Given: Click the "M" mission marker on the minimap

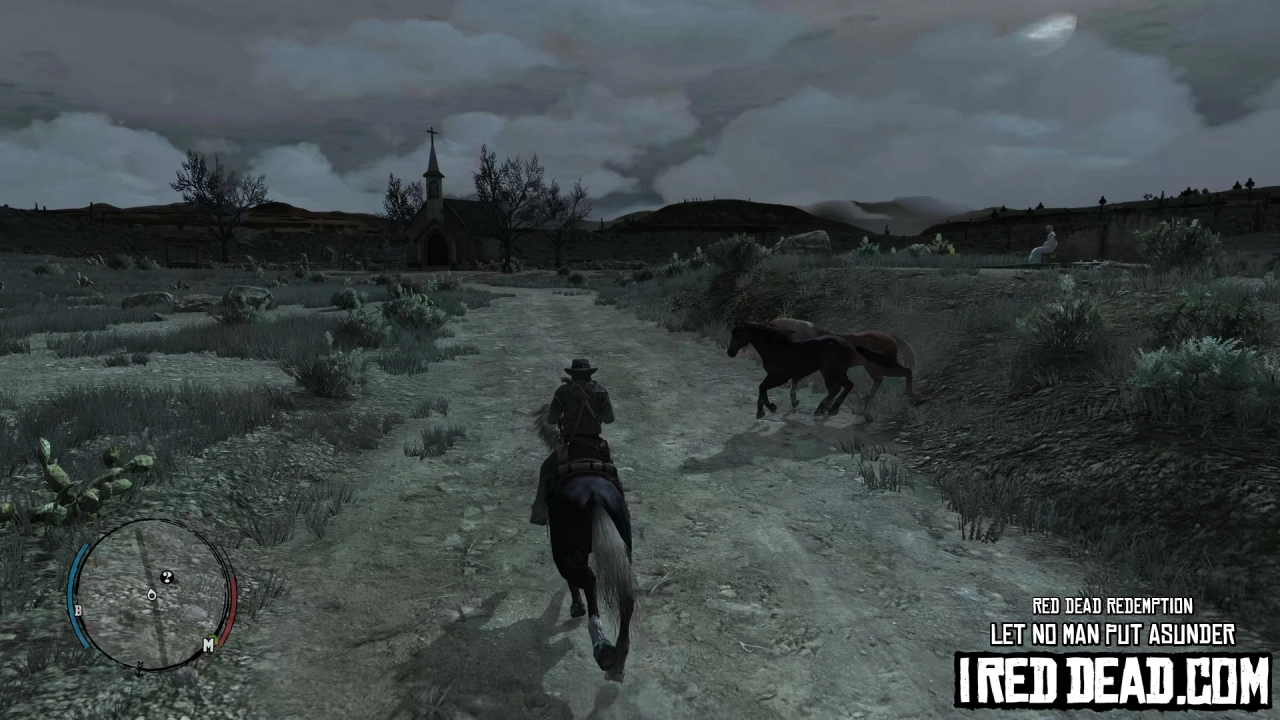Looking at the screenshot, I should [x=209, y=644].
